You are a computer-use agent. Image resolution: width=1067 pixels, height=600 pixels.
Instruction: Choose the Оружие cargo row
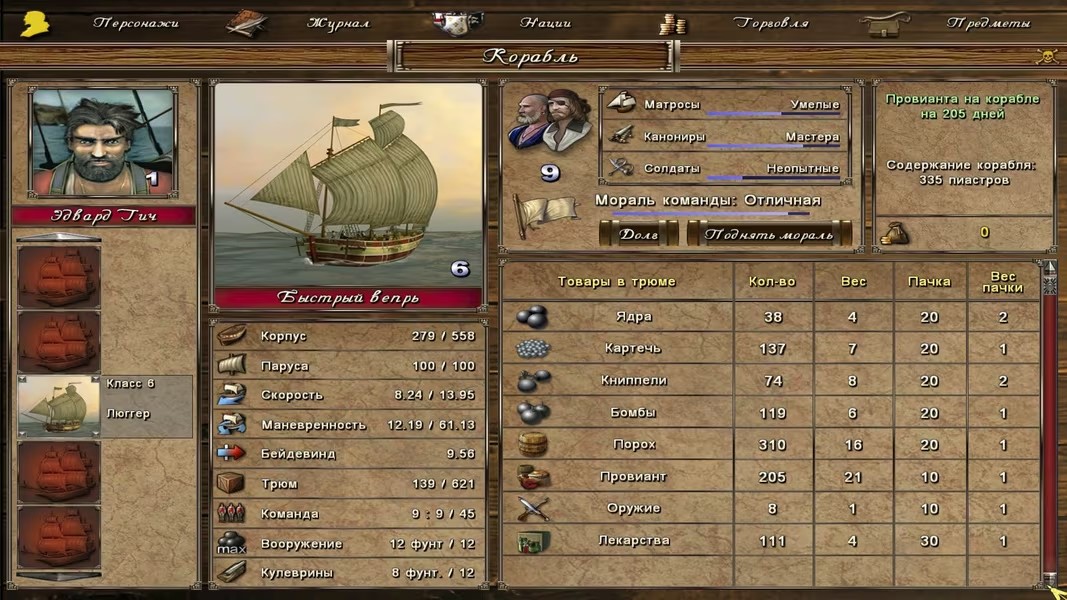(634, 509)
